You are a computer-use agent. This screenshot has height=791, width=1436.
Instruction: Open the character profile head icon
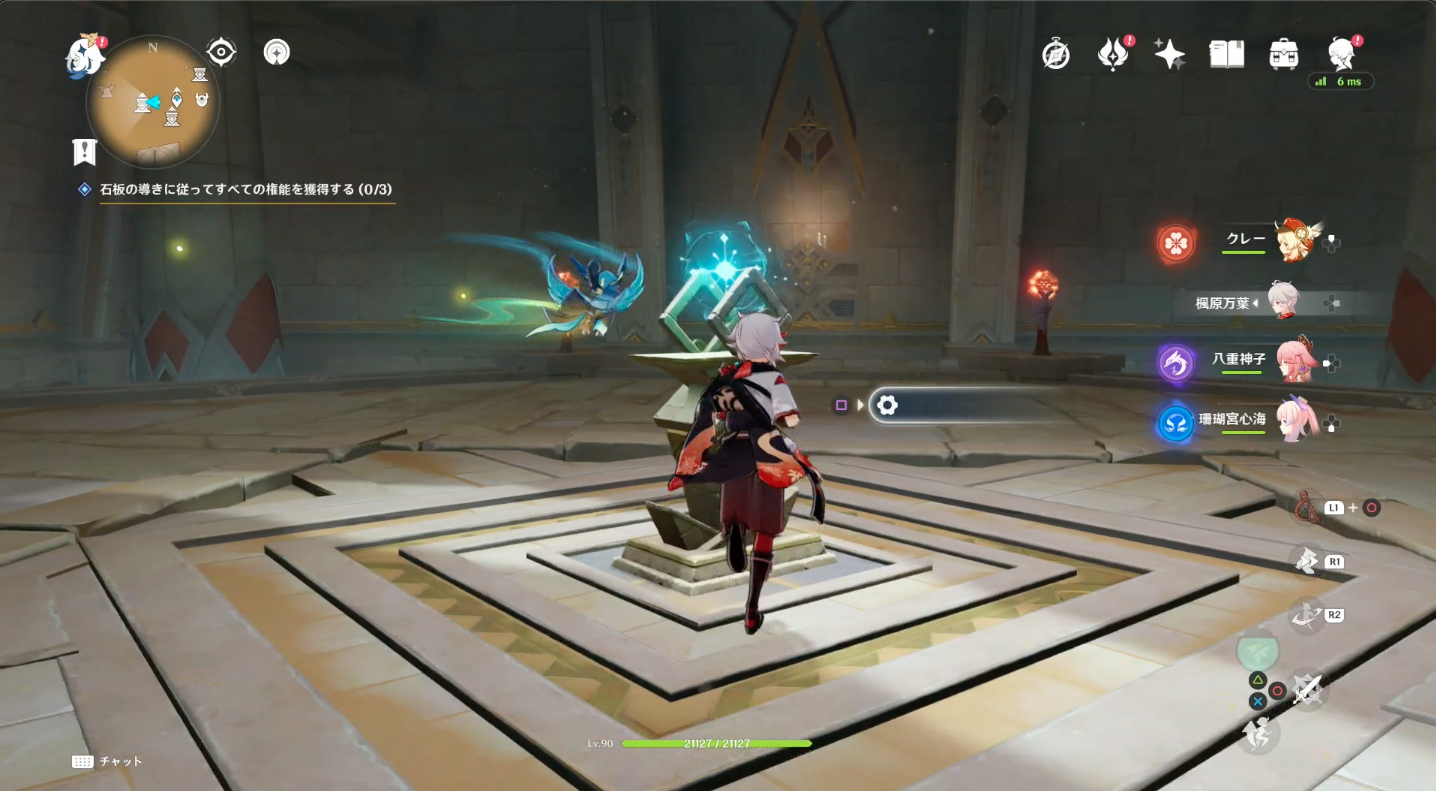(1340, 54)
